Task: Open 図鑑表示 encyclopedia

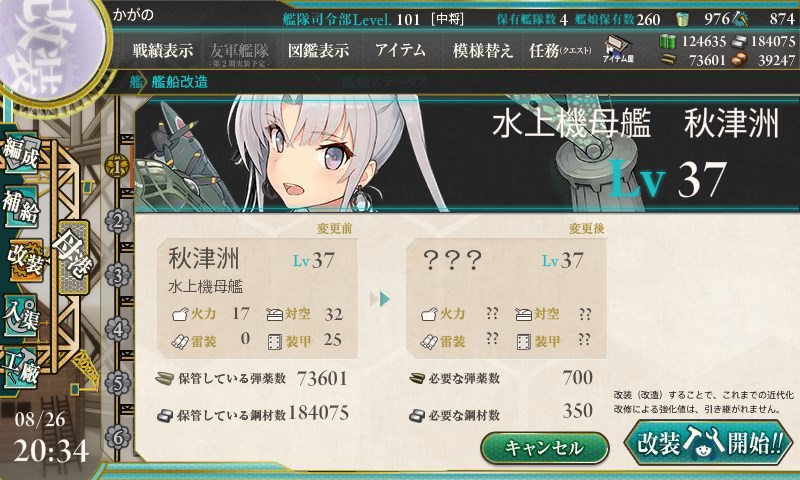Action: (x=318, y=50)
